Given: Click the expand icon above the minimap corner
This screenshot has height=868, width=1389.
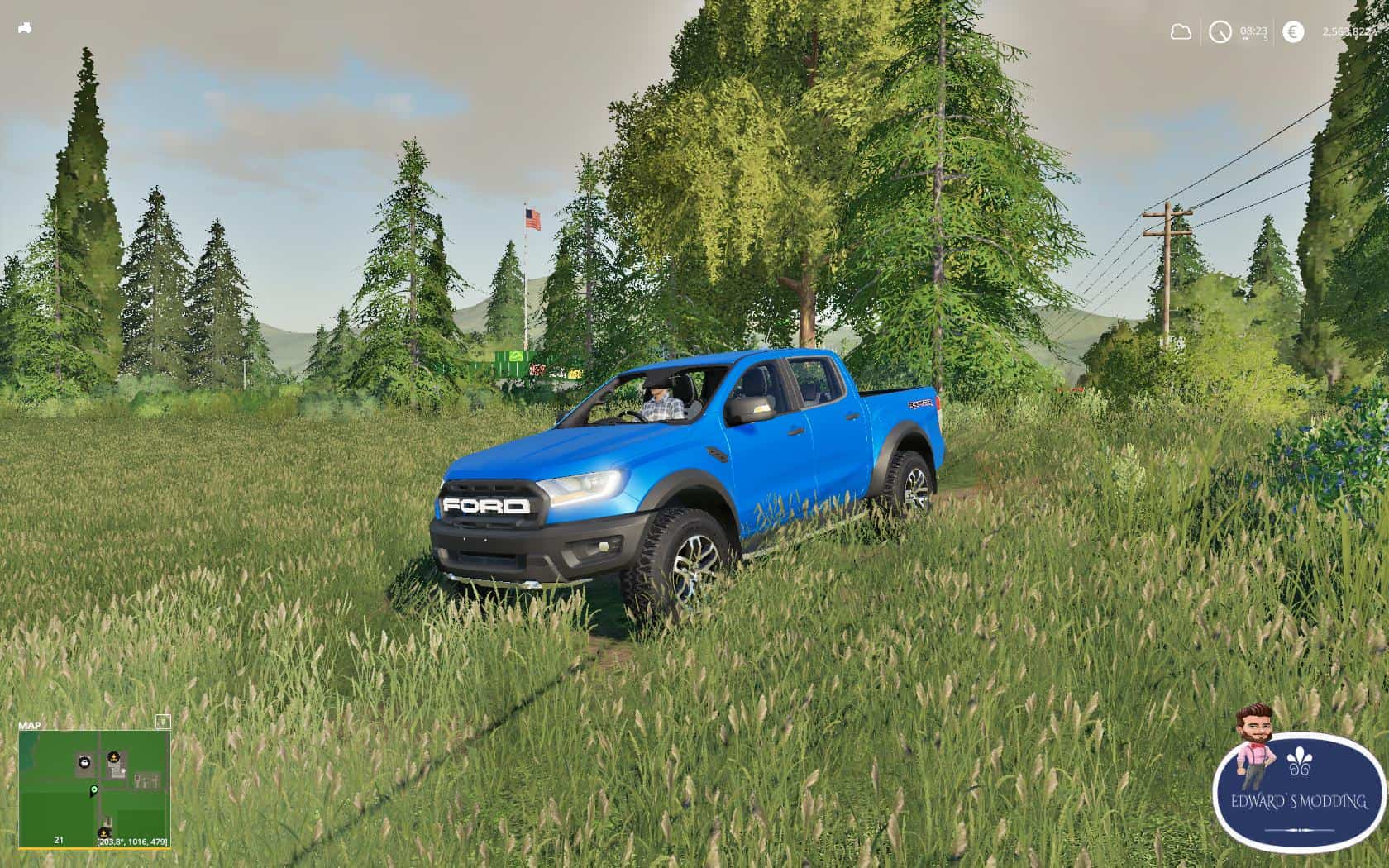Looking at the screenshot, I should (x=164, y=723).
